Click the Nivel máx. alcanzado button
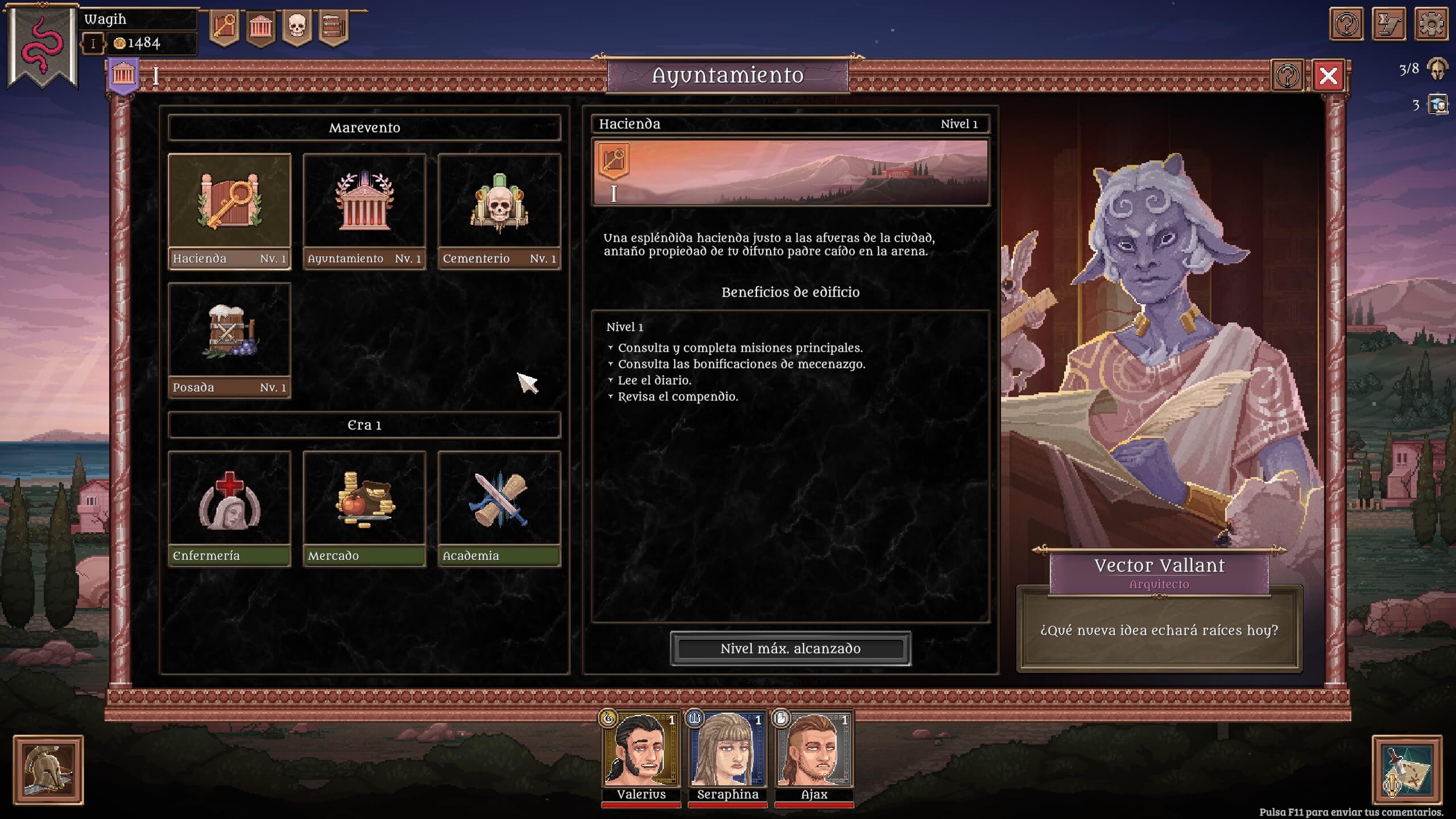 click(x=790, y=648)
